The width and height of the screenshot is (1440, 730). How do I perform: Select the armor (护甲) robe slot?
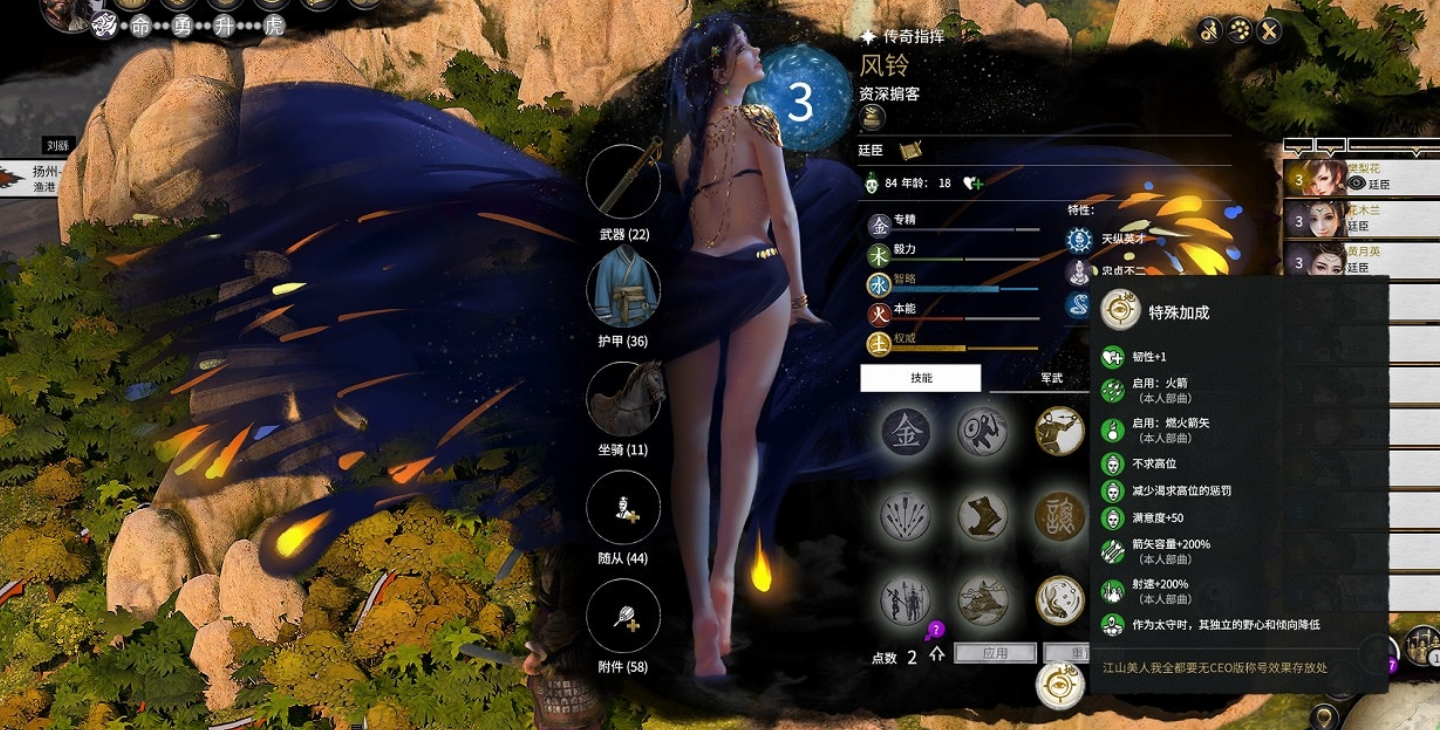[623, 288]
